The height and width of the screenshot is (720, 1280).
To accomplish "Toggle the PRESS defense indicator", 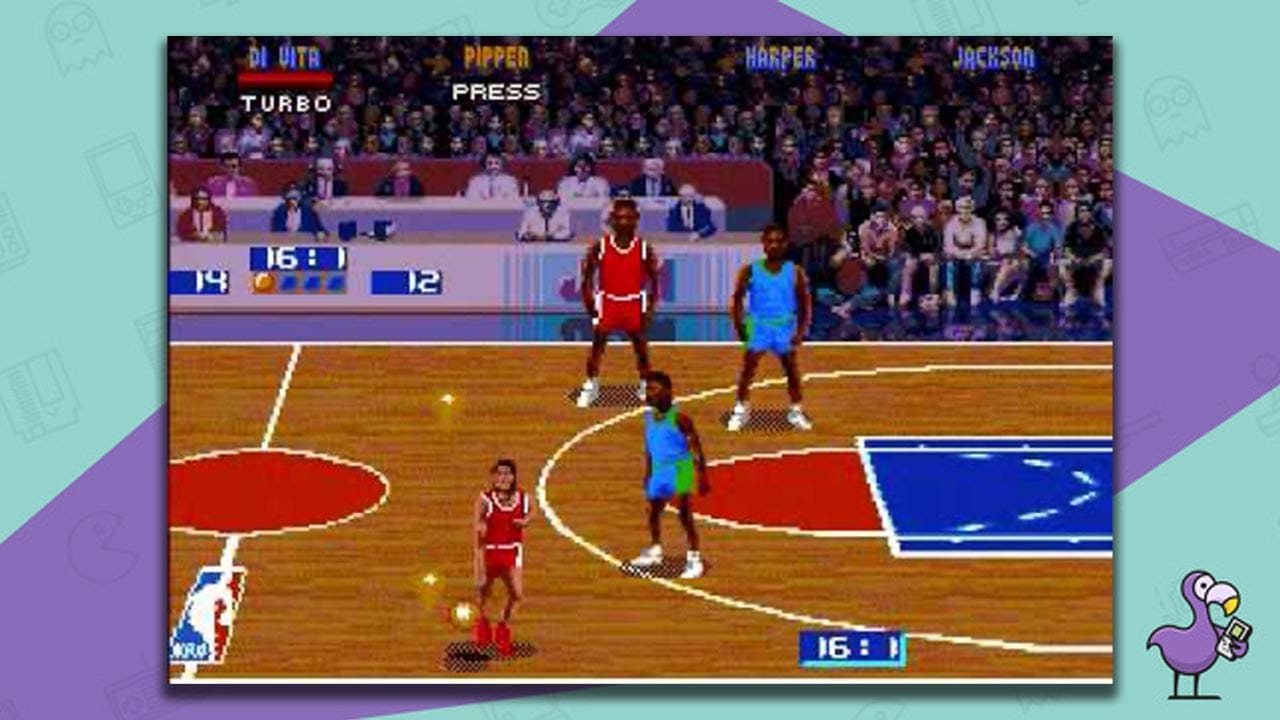I will [x=497, y=92].
